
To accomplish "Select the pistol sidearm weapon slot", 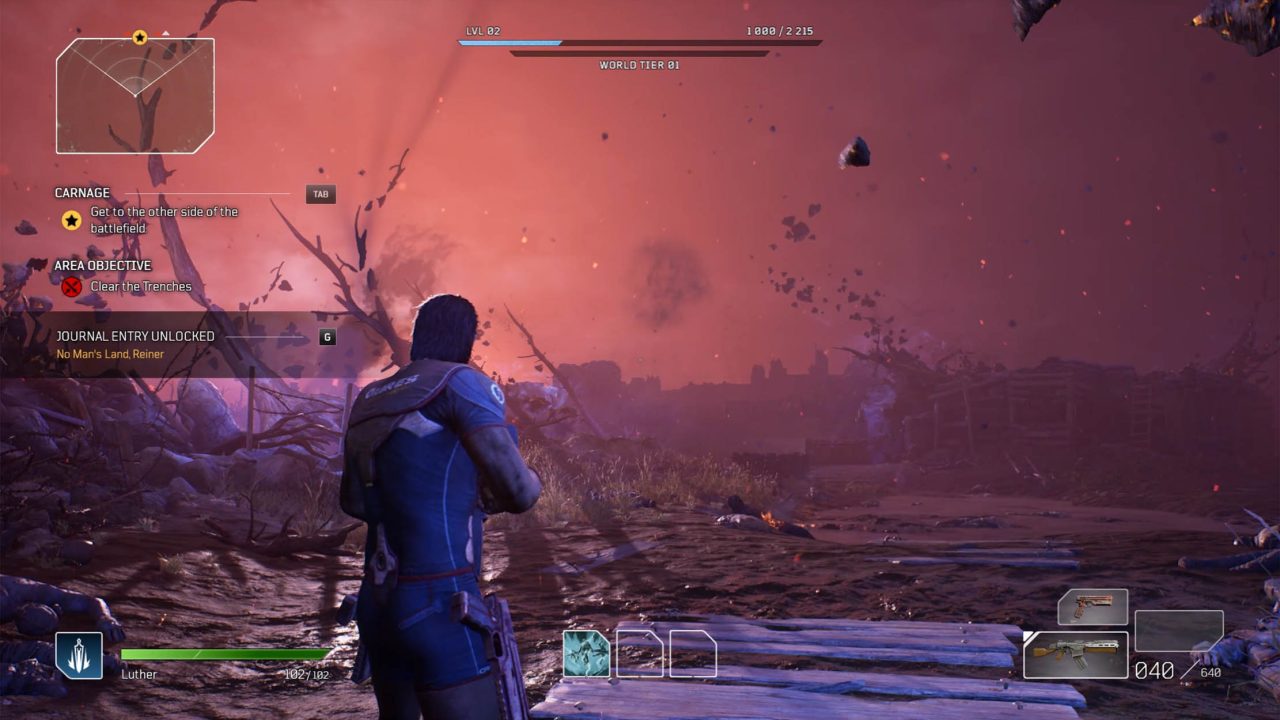I will pos(1093,607).
